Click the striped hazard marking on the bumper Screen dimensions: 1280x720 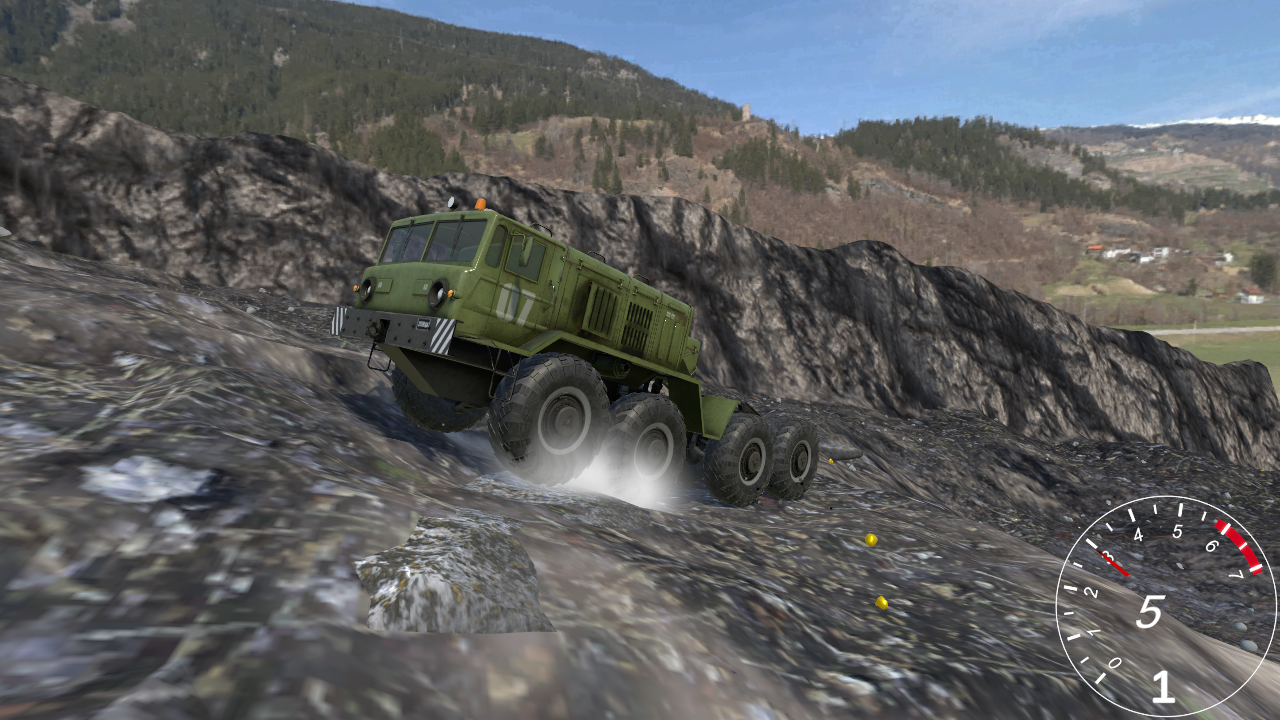coord(442,334)
